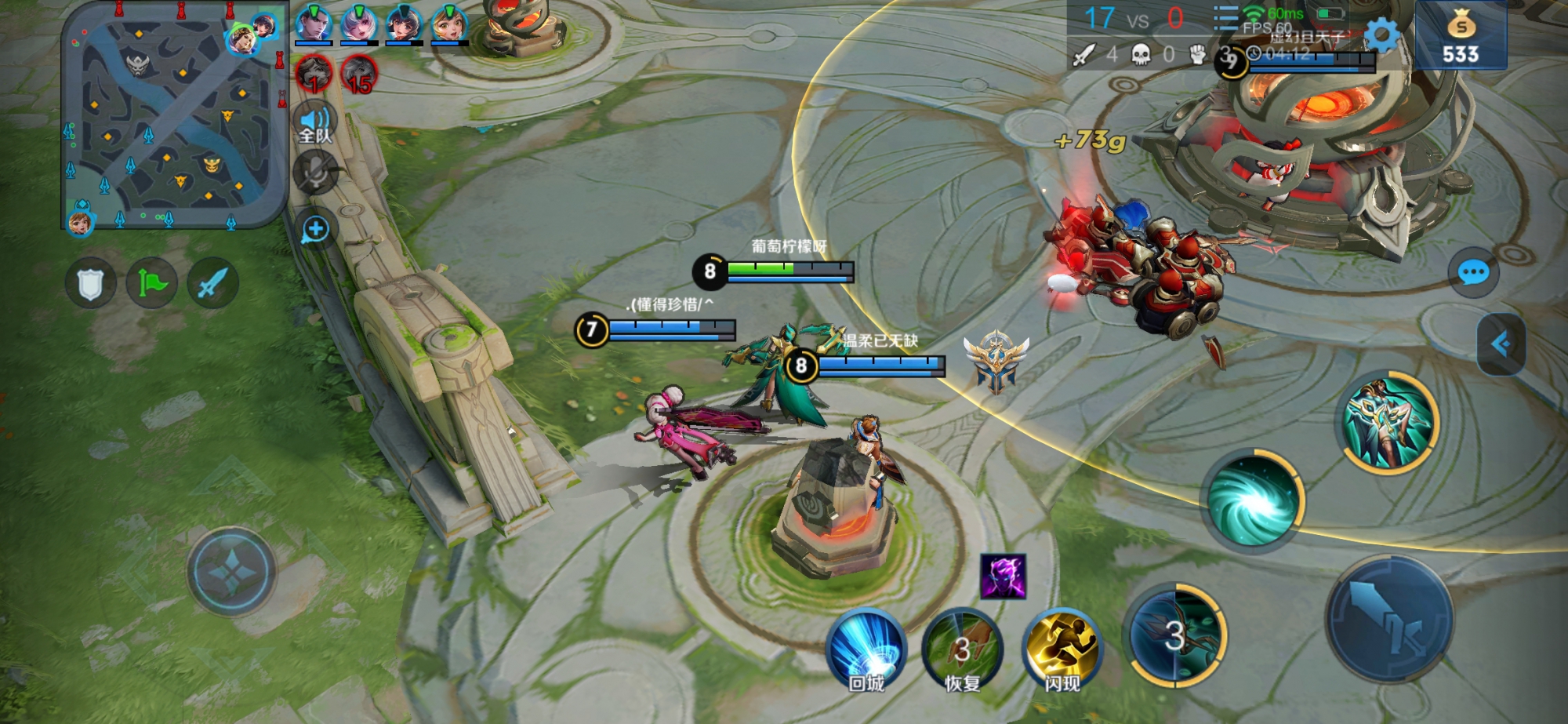Image resolution: width=1568 pixels, height=724 pixels.
Task: Tap the movement joystick
Action: (231, 571)
